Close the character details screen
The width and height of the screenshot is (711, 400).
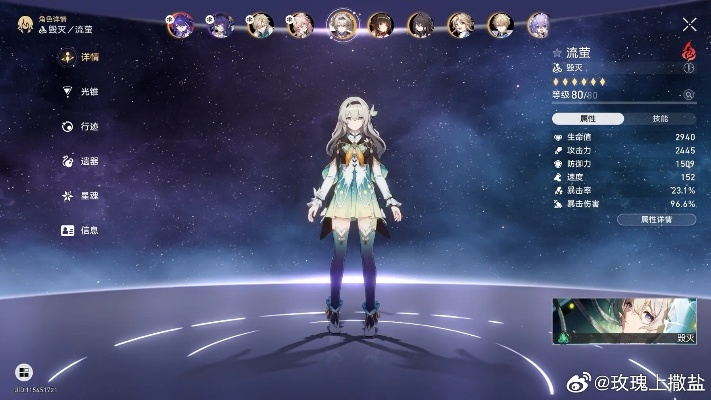pos(689,25)
